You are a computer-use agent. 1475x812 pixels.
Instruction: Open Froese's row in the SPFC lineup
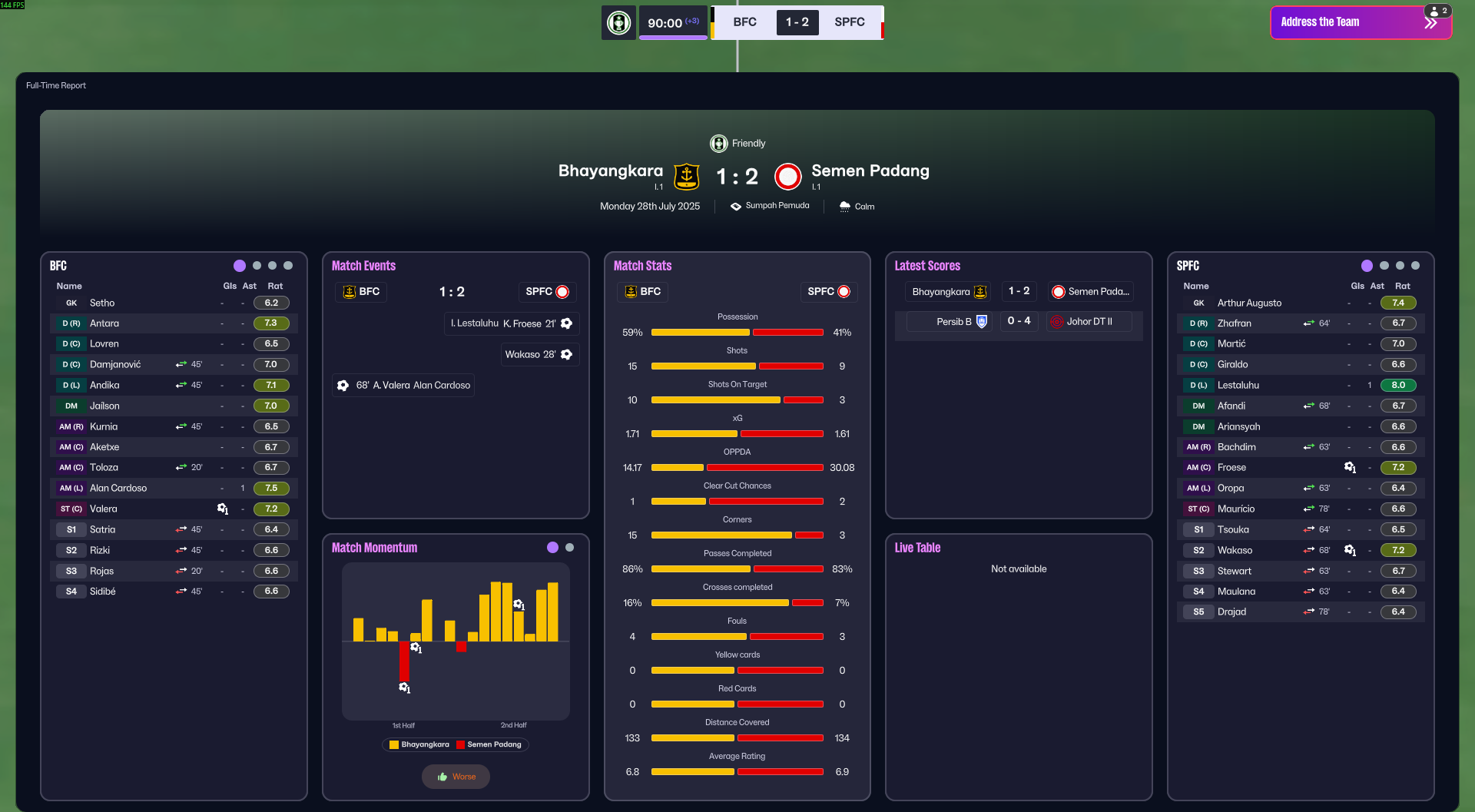(x=1231, y=467)
